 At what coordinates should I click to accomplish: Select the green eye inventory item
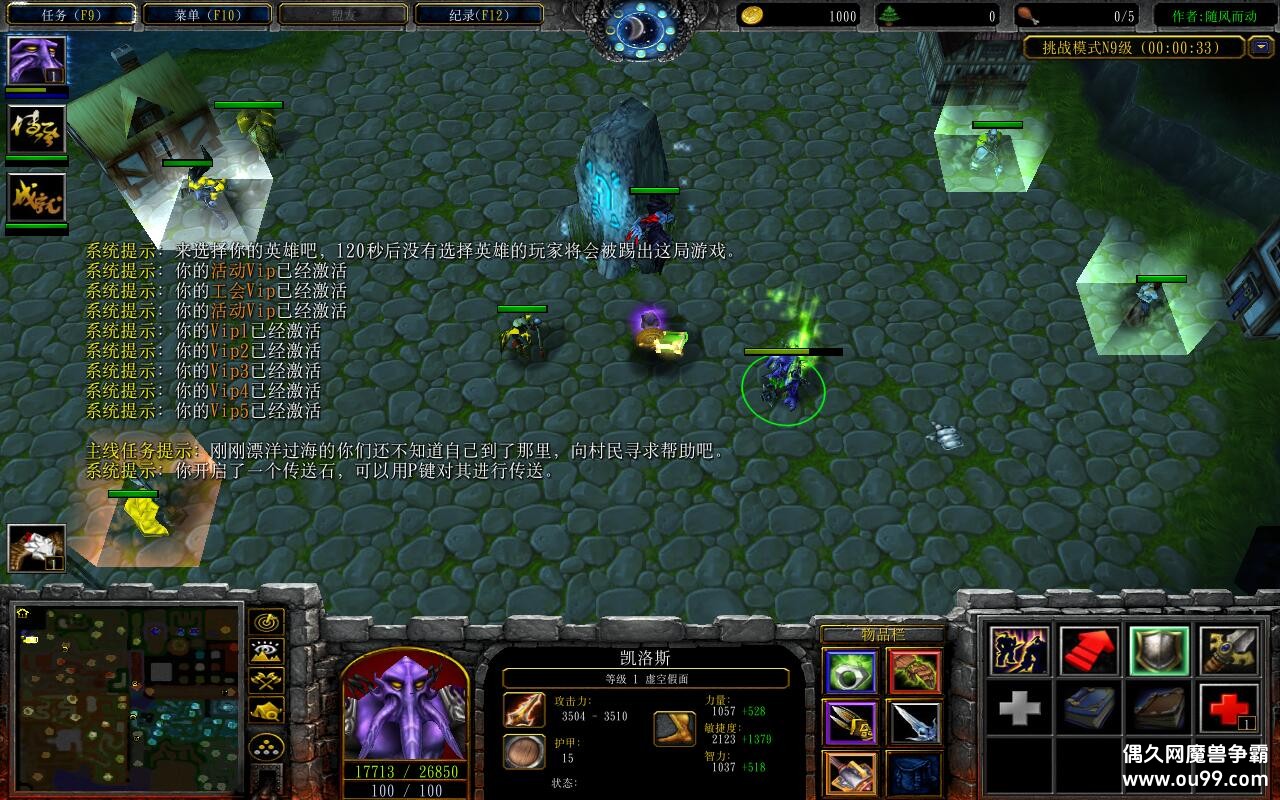point(852,671)
